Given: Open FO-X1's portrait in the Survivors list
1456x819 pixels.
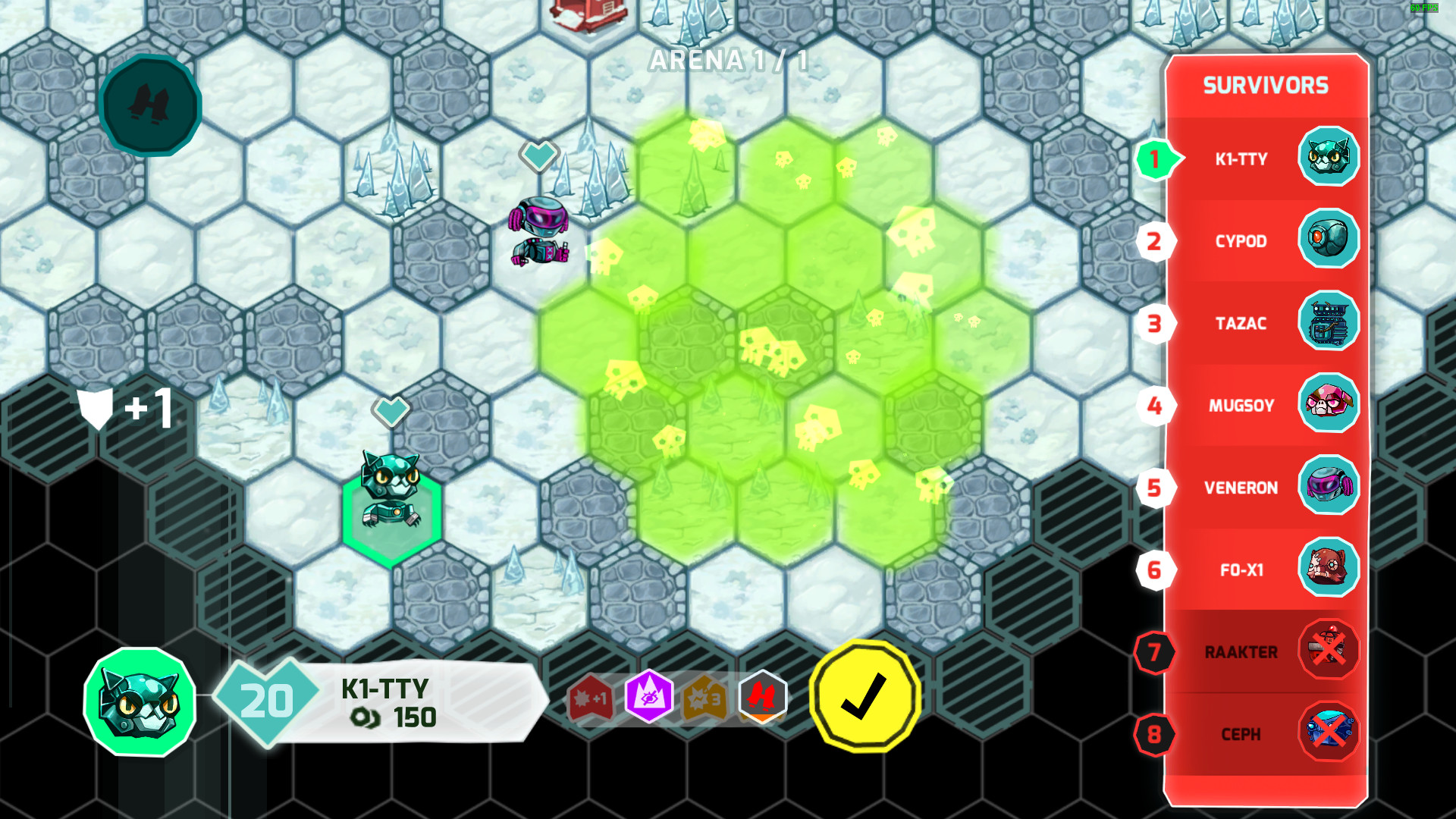Looking at the screenshot, I should click(1328, 570).
